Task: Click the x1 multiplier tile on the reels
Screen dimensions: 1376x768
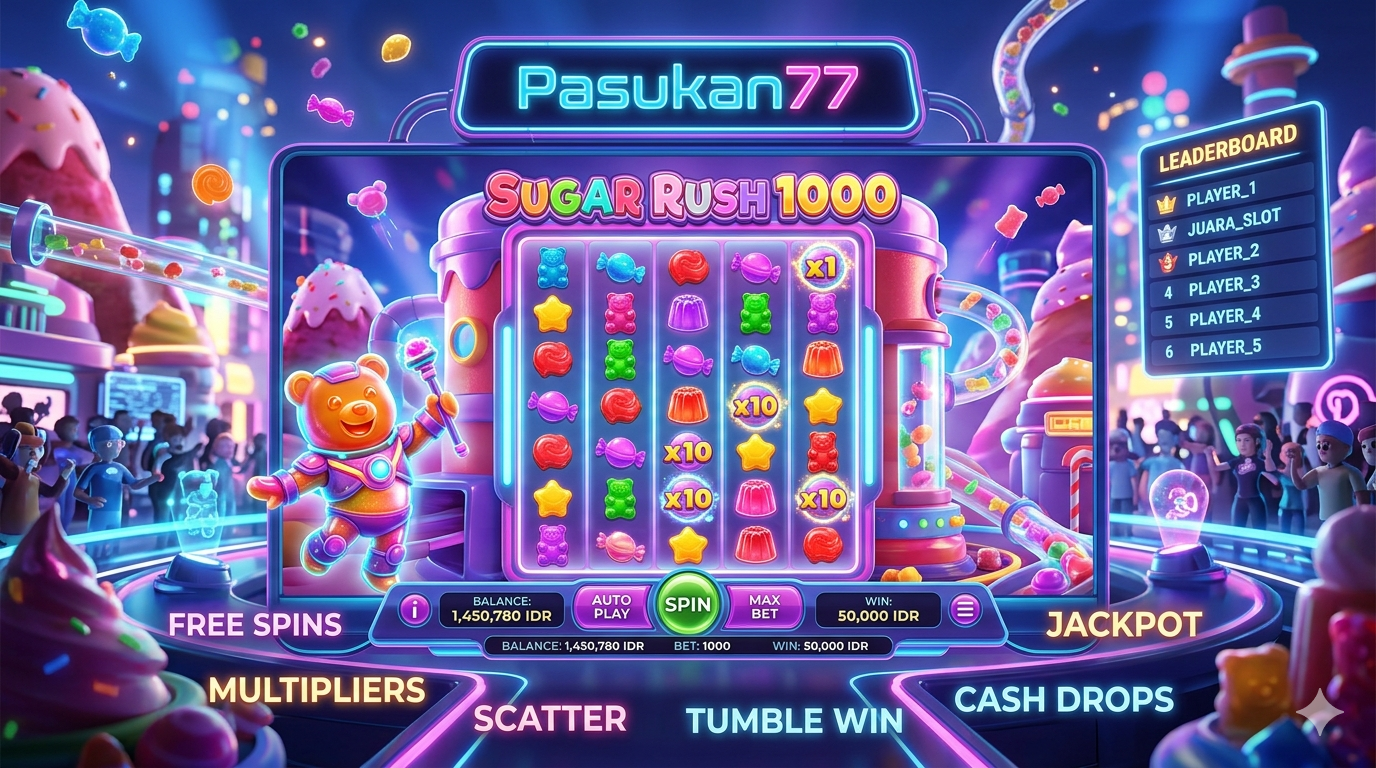Action: (821, 267)
